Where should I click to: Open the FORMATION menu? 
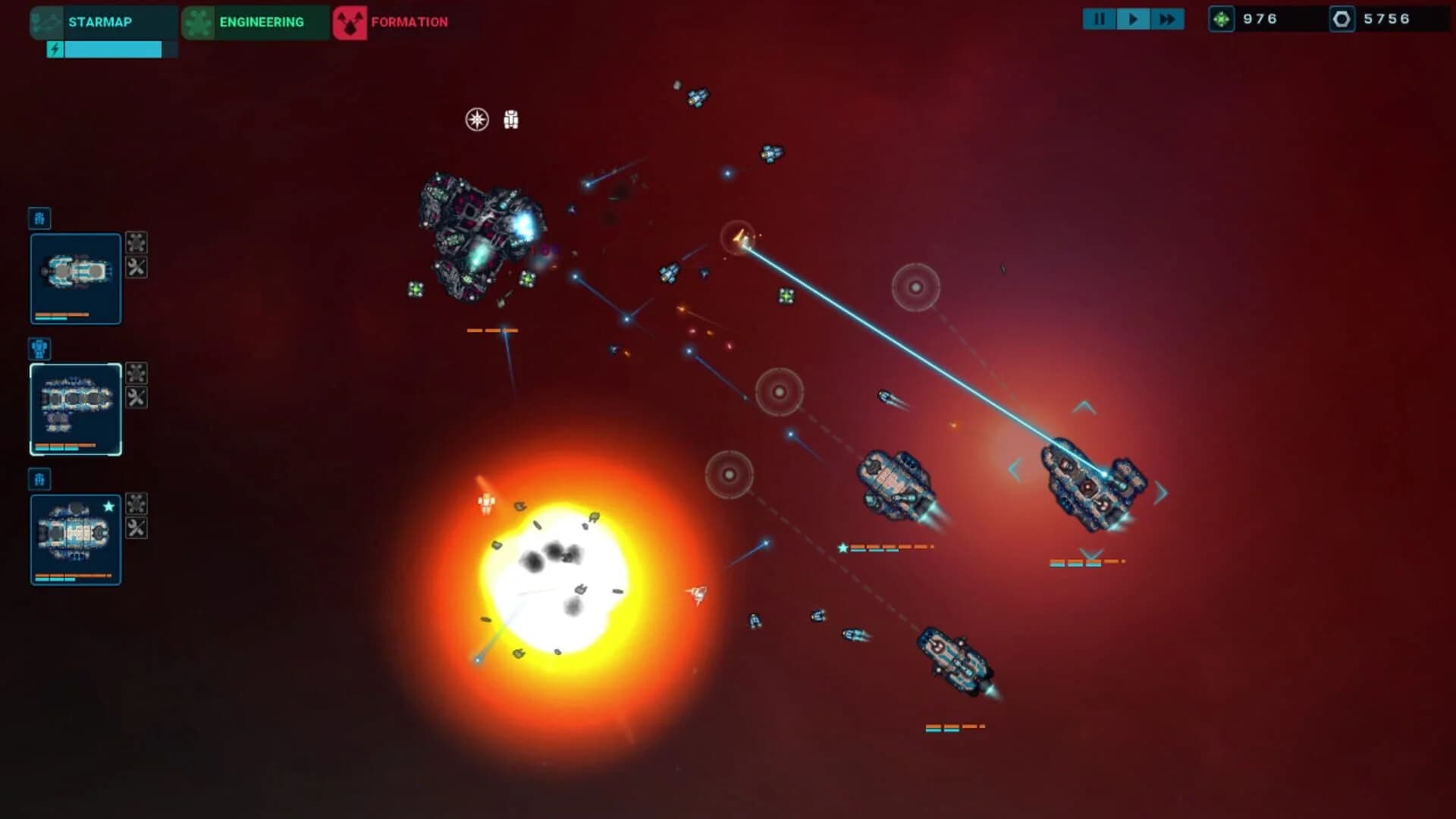click(x=406, y=22)
